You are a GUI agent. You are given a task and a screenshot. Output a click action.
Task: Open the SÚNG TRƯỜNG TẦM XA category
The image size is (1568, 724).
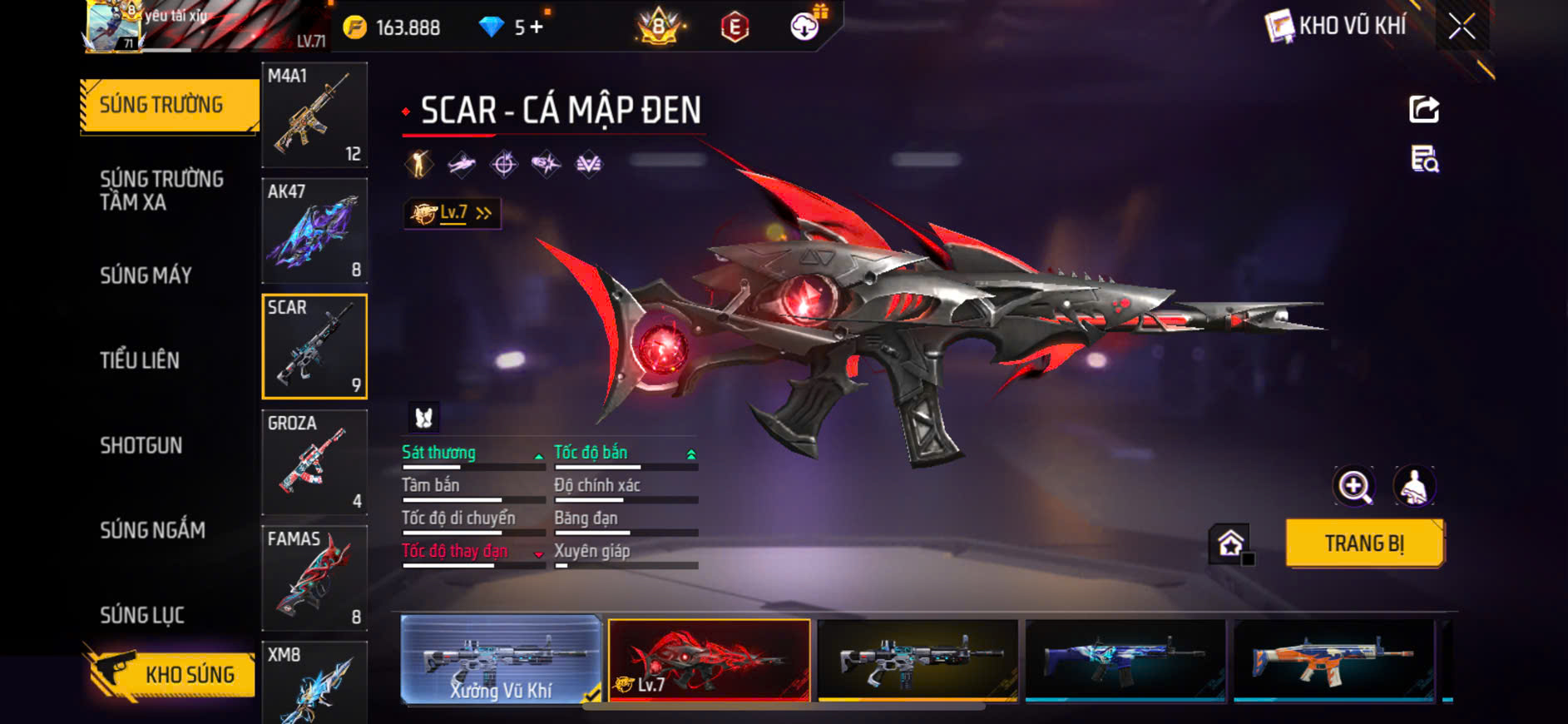coord(161,191)
